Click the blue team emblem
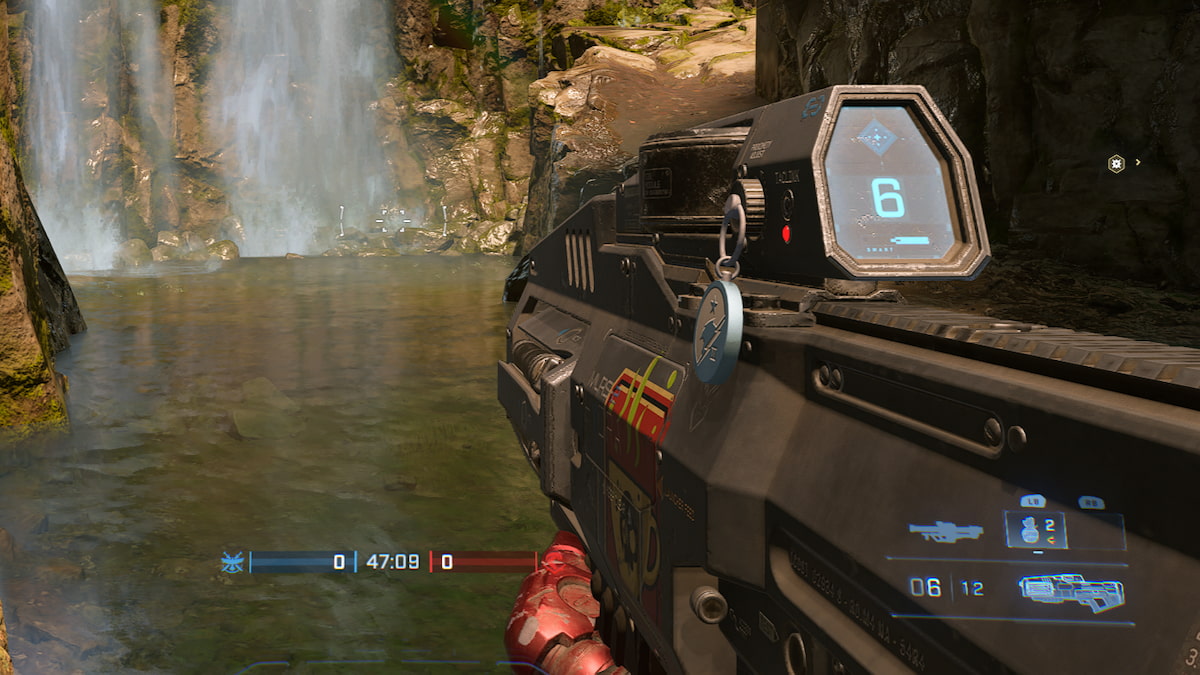This screenshot has width=1200, height=675. [232, 562]
